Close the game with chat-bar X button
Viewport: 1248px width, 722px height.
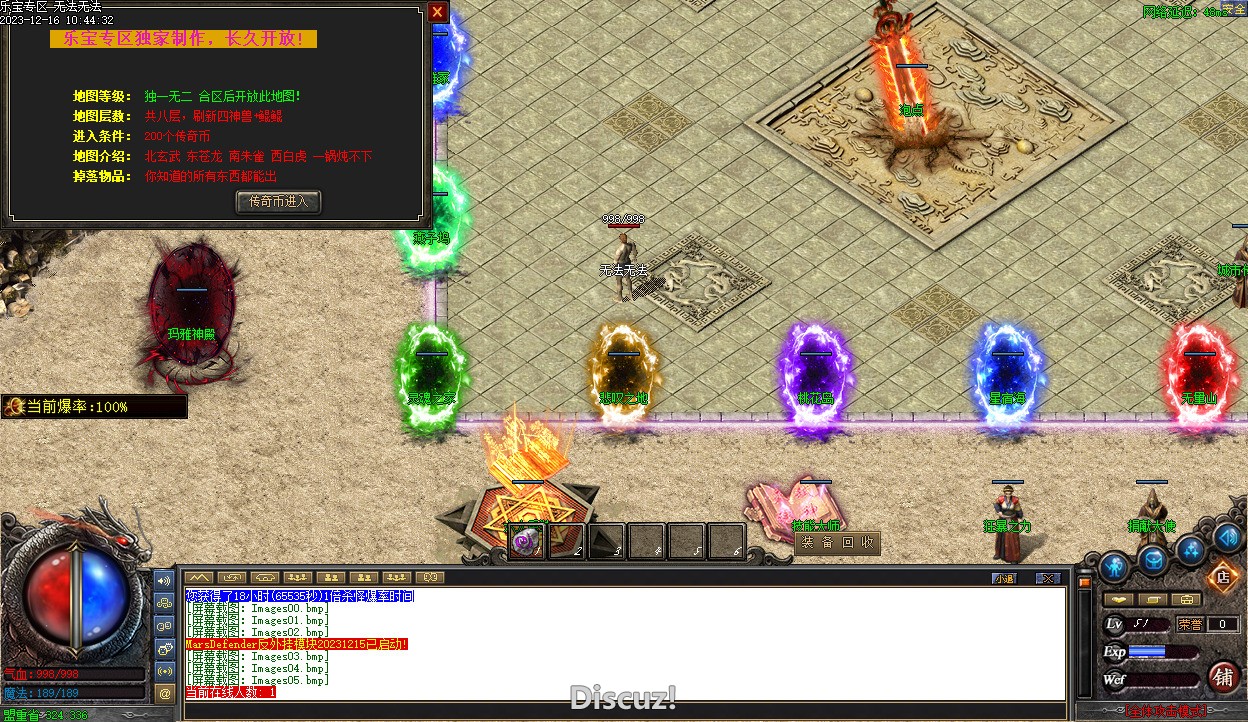point(1047,578)
